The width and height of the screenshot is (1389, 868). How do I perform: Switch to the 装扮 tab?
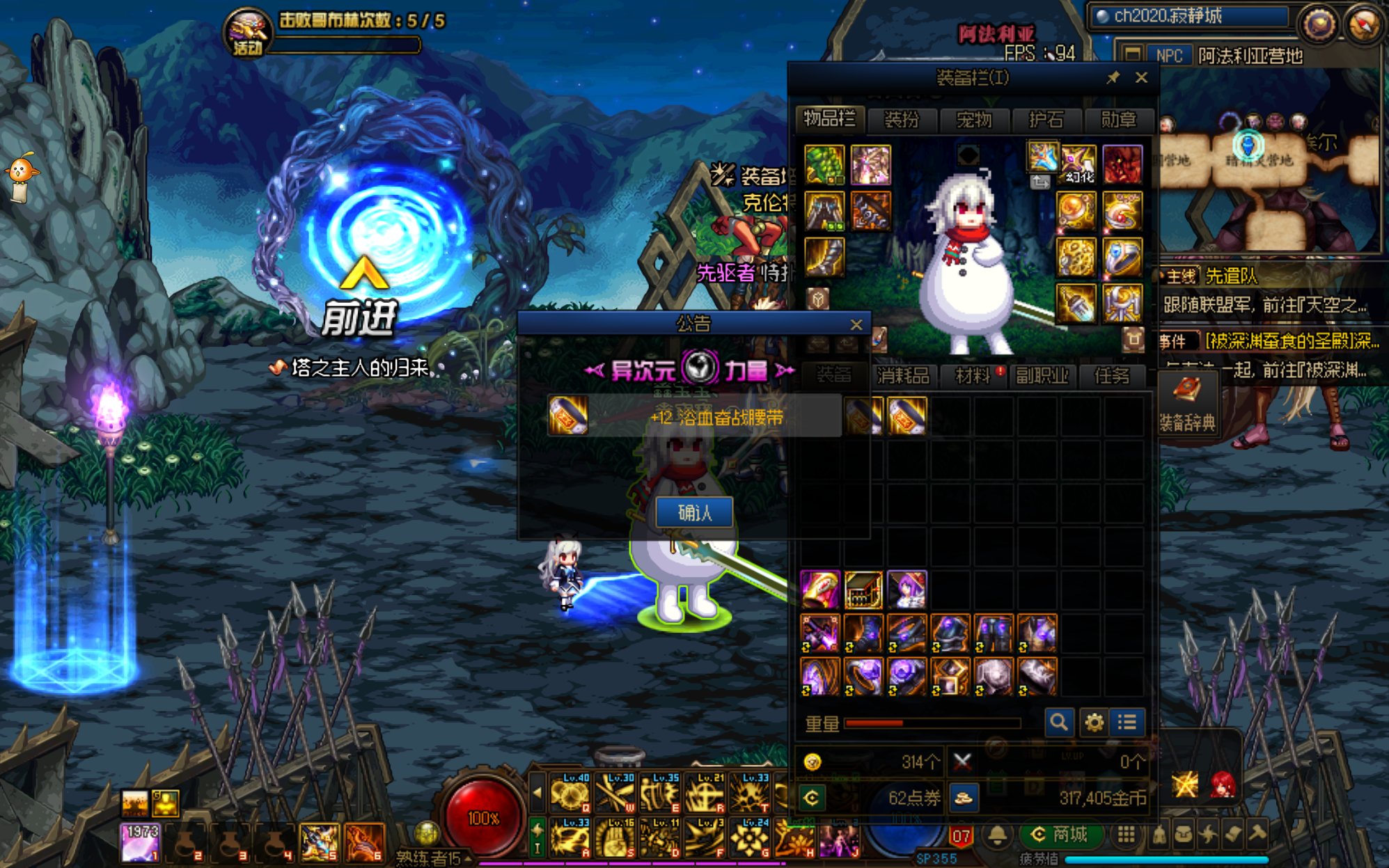pyautogui.click(x=902, y=120)
